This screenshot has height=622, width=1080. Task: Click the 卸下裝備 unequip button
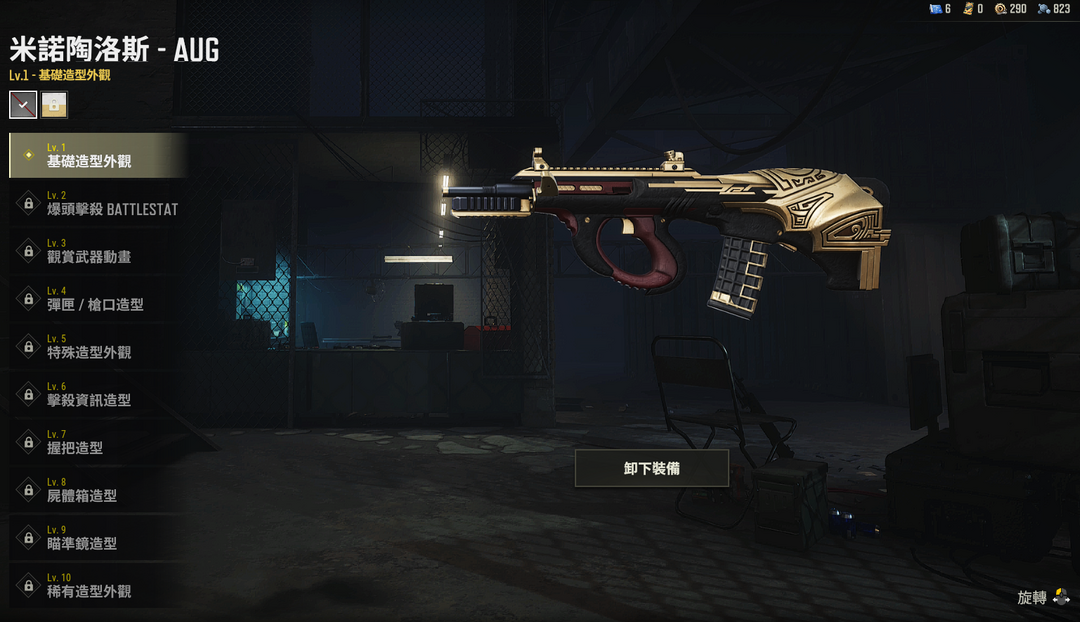click(651, 468)
